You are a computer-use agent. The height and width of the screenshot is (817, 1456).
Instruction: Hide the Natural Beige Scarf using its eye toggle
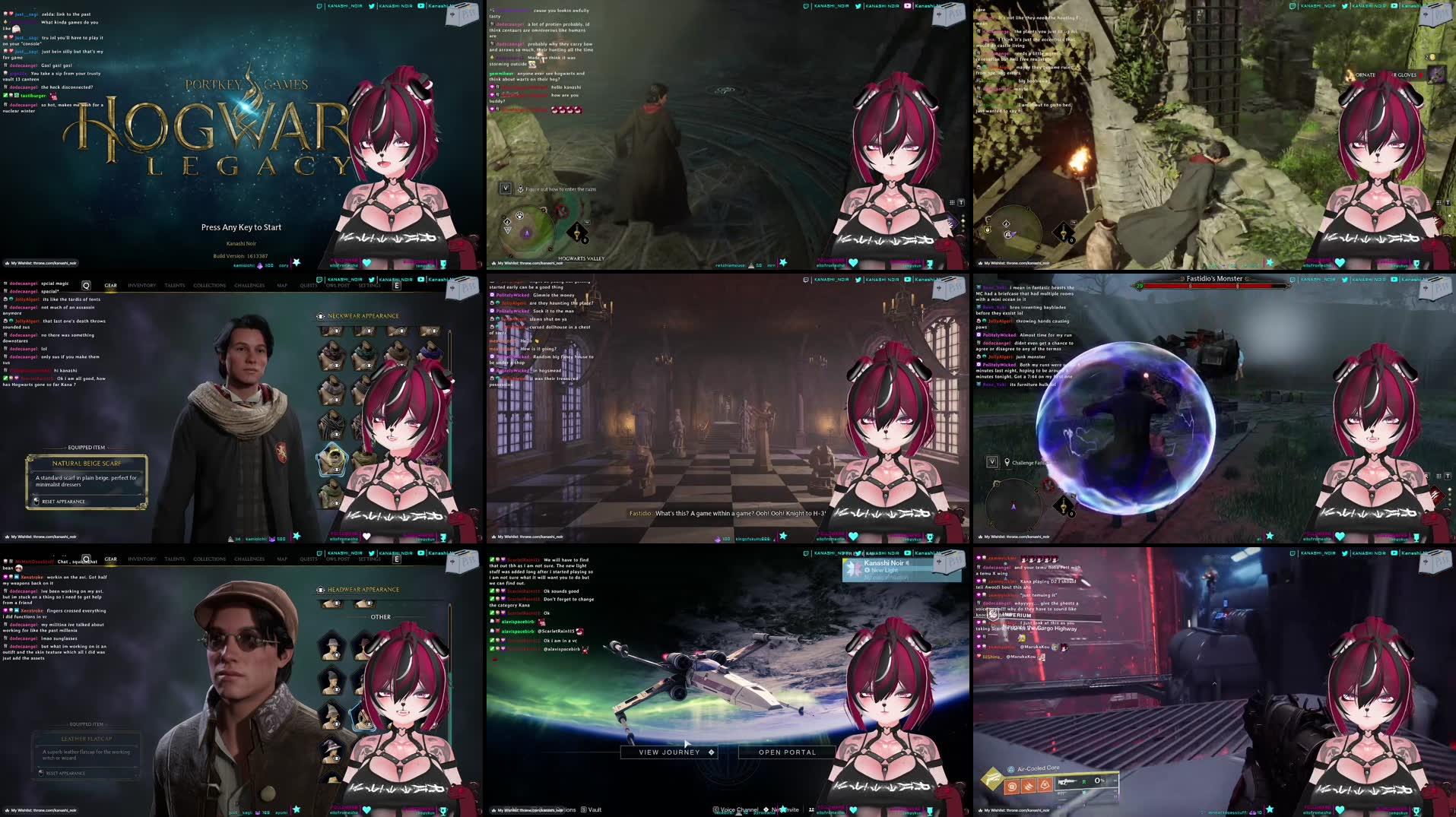point(337,469)
